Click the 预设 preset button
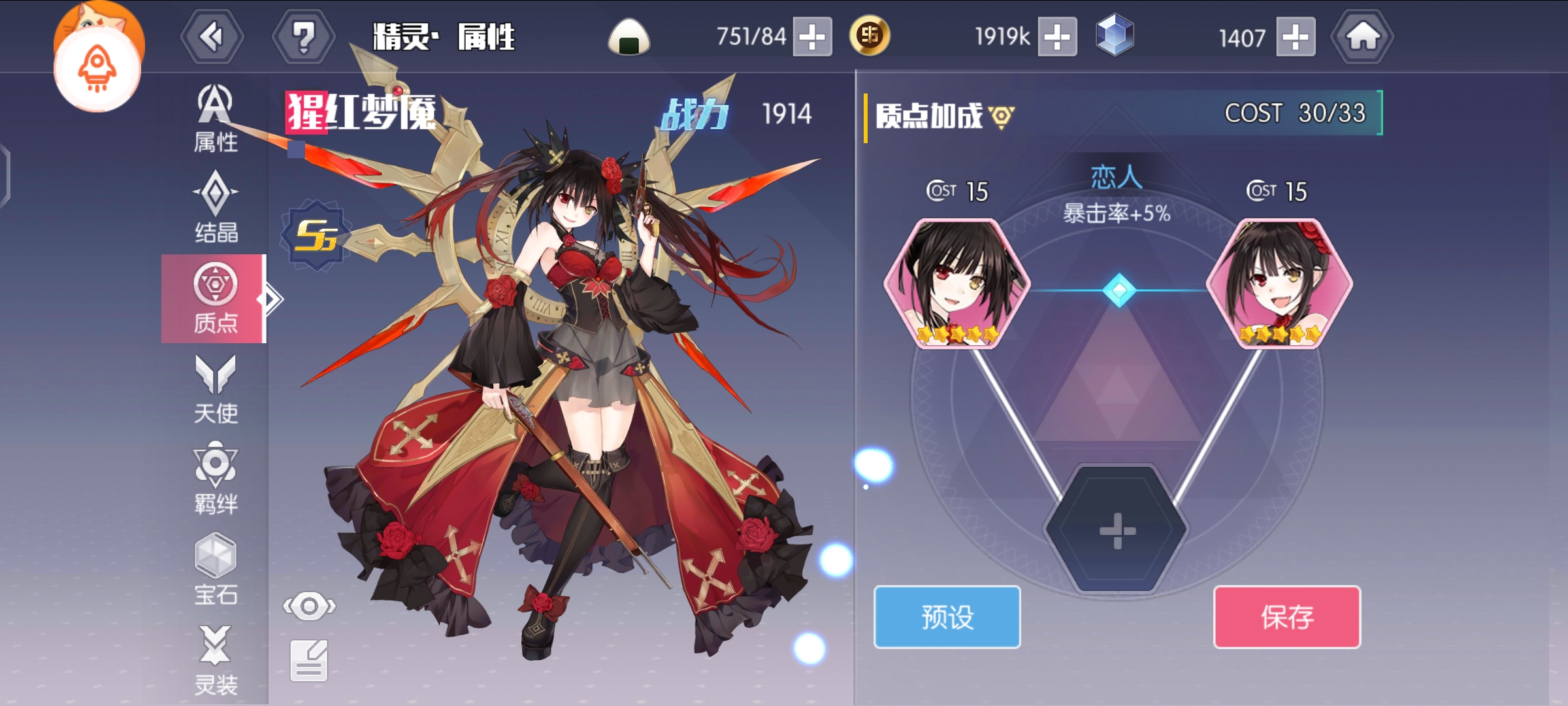 pyautogui.click(x=947, y=616)
